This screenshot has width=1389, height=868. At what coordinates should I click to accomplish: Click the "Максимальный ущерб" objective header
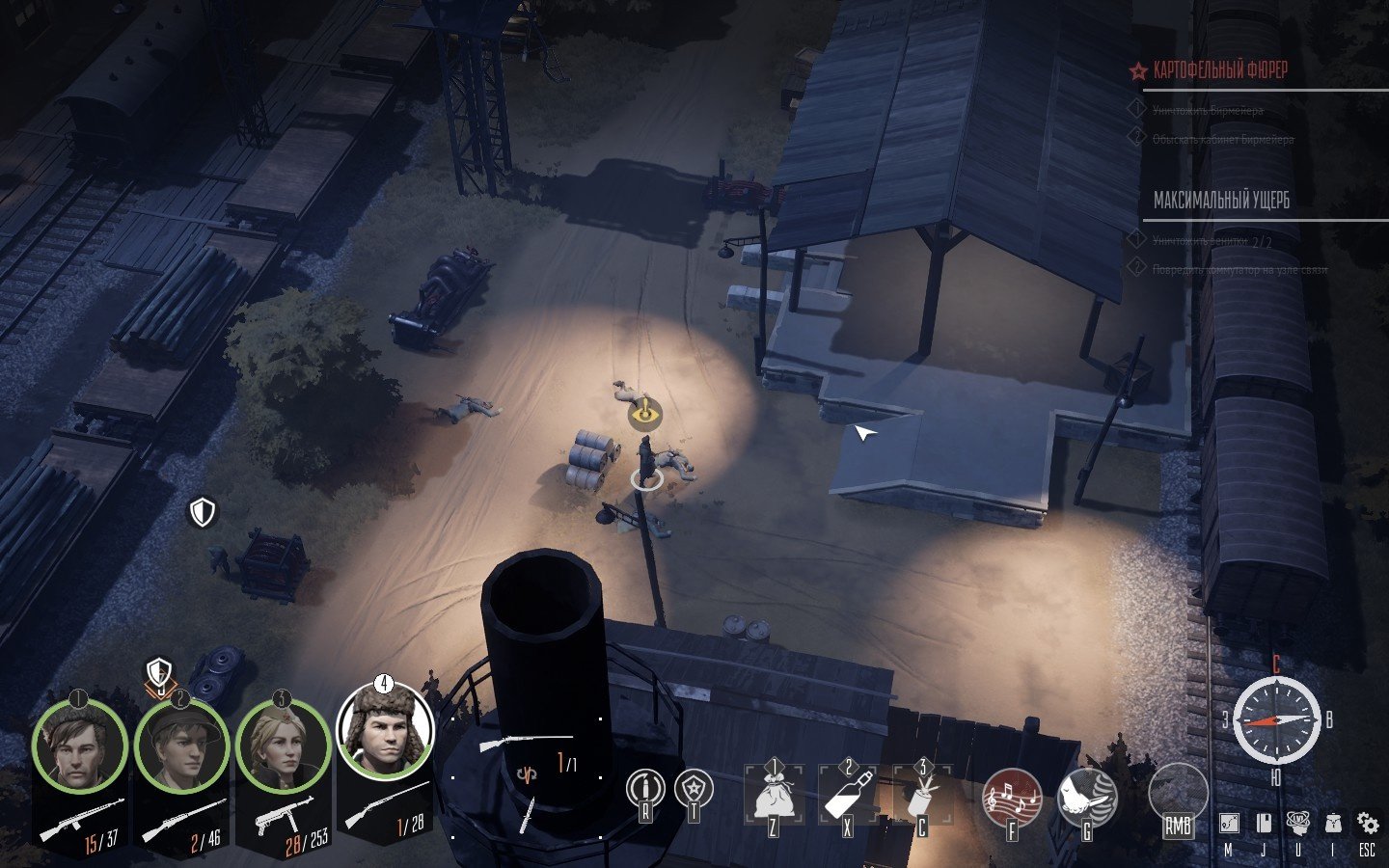pyautogui.click(x=1221, y=201)
